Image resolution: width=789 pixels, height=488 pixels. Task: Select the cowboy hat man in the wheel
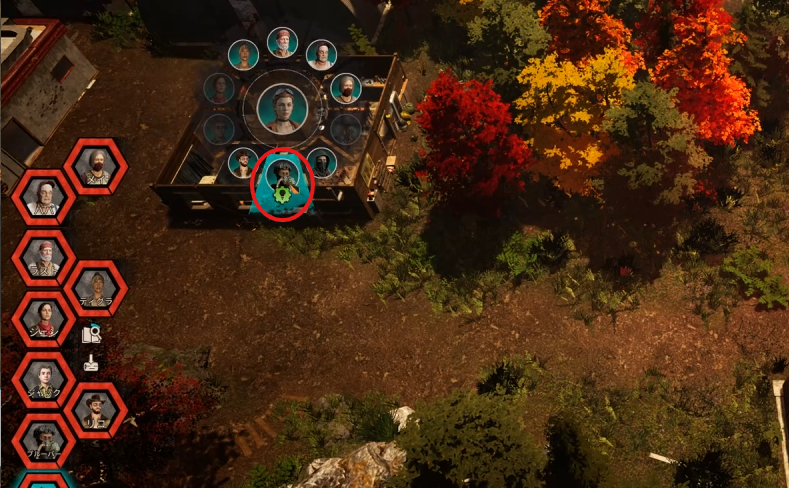point(243,162)
